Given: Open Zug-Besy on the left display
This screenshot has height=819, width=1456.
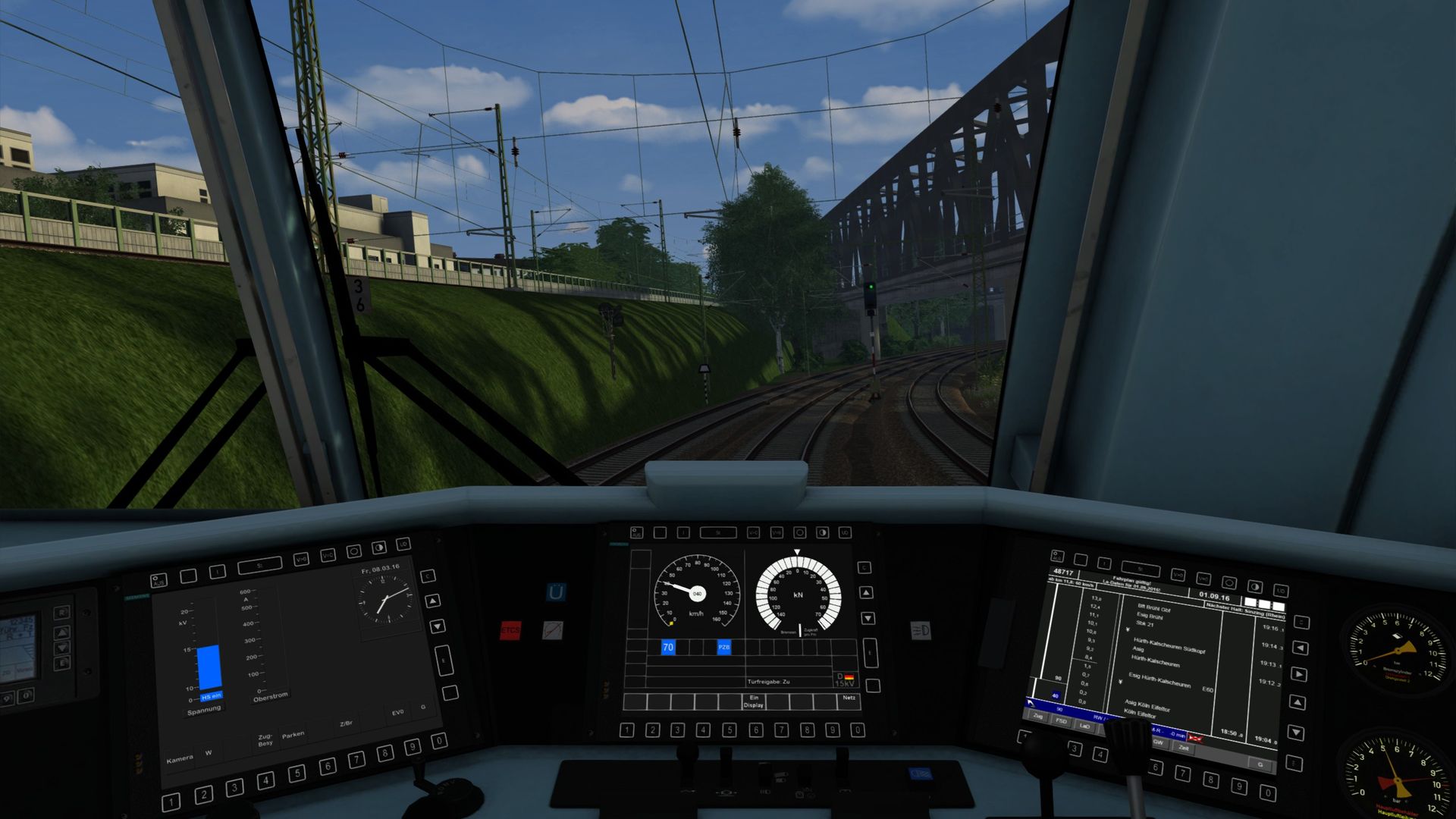Looking at the screenshot, I should tap(265, 740).
